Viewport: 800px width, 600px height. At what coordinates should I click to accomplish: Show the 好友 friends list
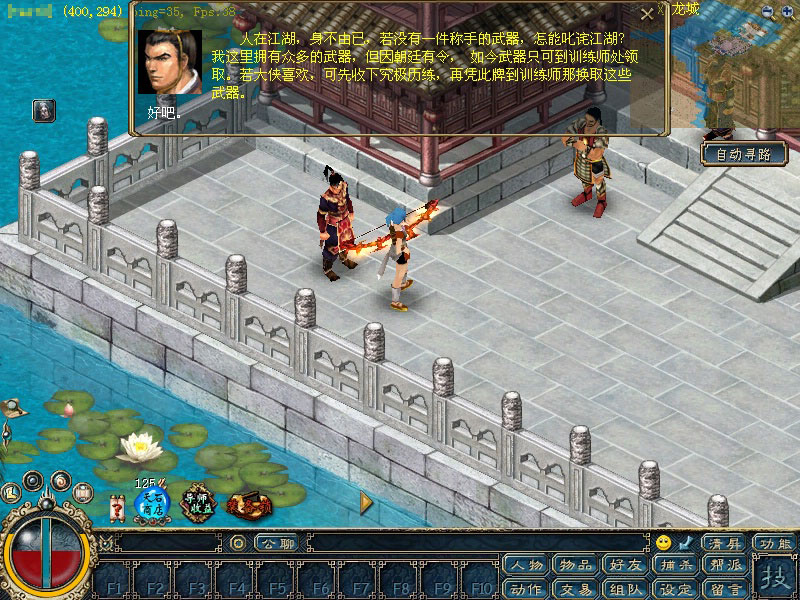627,566
